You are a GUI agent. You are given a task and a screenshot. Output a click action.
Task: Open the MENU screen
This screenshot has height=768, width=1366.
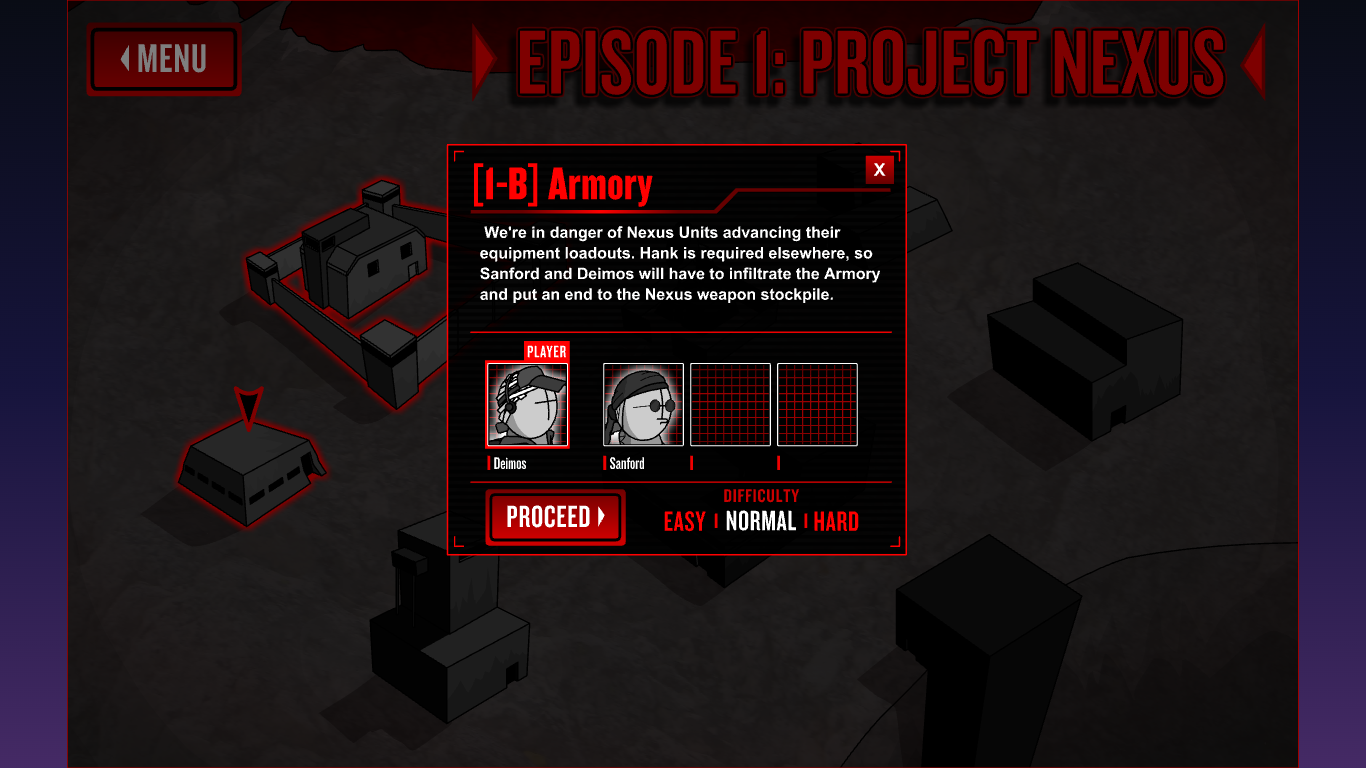tap(163, 59)
